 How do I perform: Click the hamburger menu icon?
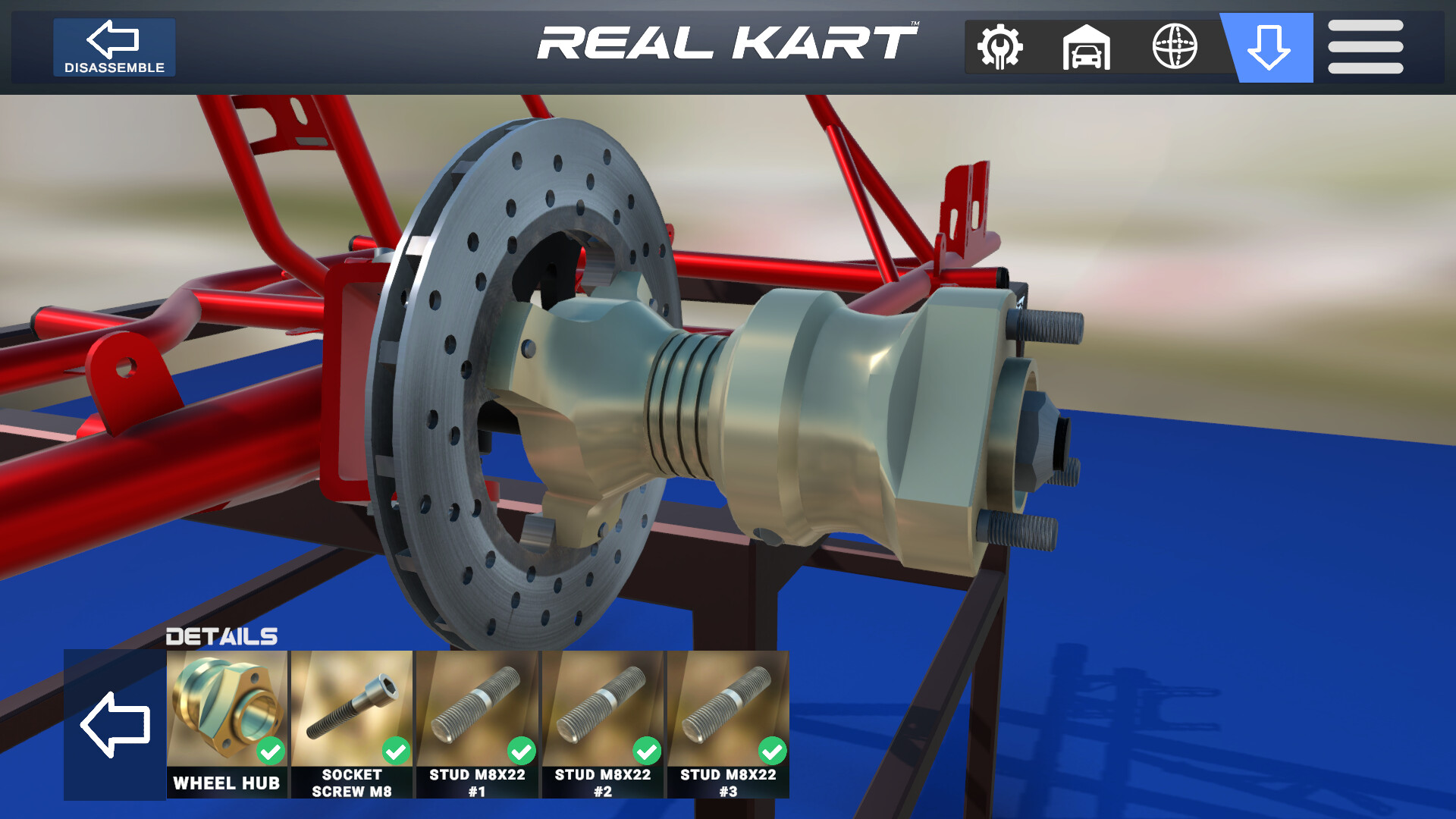[1365, 47]
